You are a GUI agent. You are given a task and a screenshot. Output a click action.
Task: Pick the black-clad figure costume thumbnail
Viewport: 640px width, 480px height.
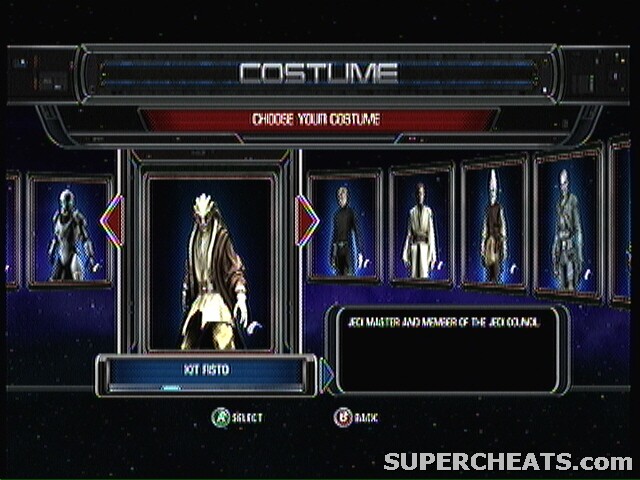tap(345, 230)
